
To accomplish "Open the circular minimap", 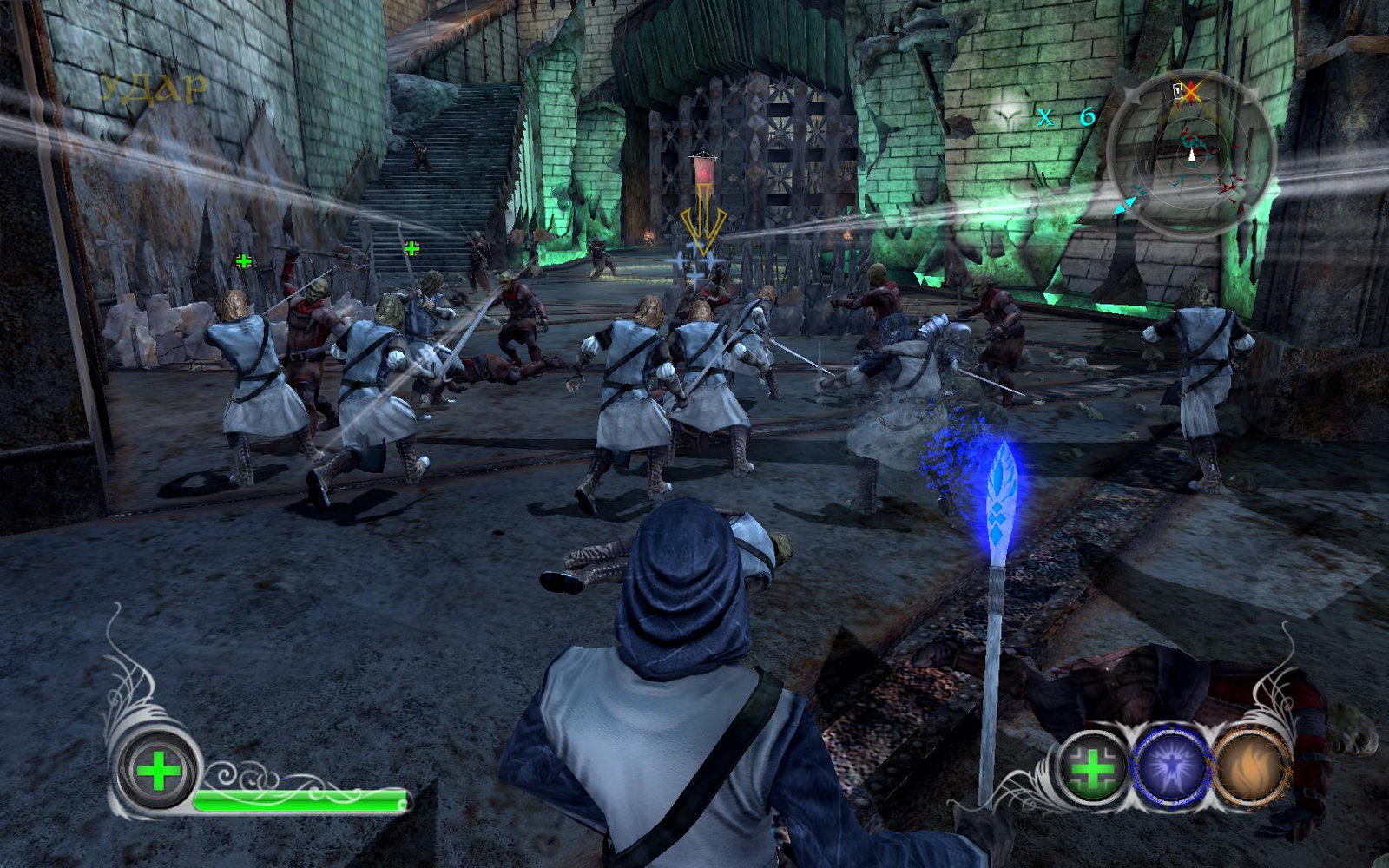I will pos(1190,155).
